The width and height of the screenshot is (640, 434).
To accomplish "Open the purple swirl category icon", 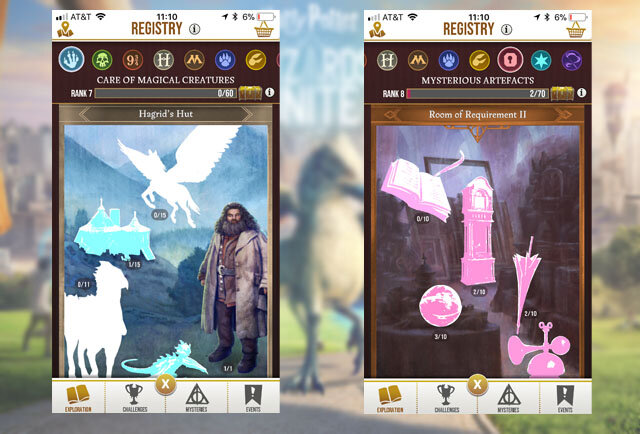I will [x=573, y=59].
